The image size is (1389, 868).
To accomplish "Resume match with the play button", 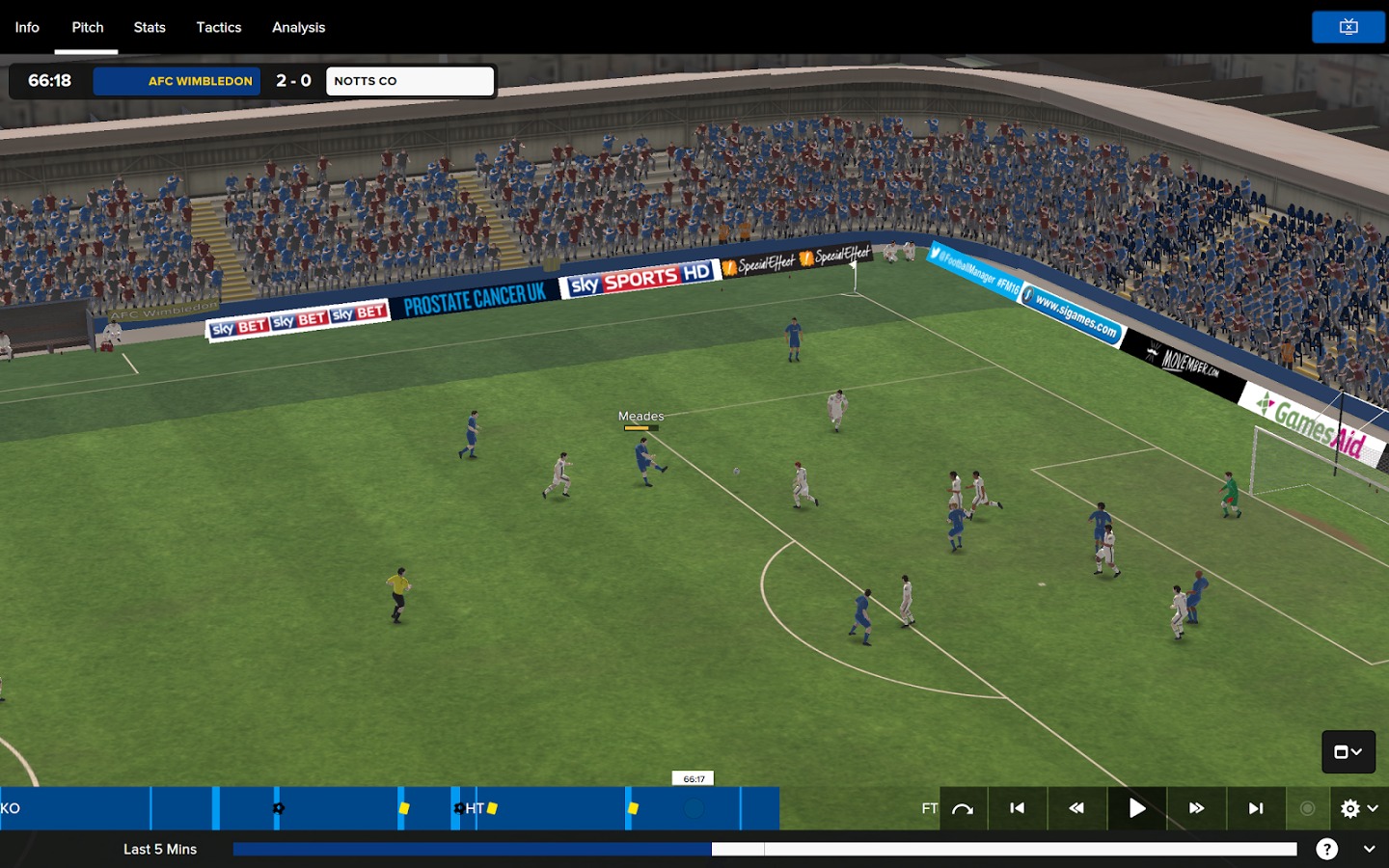I will point(1137,808).
